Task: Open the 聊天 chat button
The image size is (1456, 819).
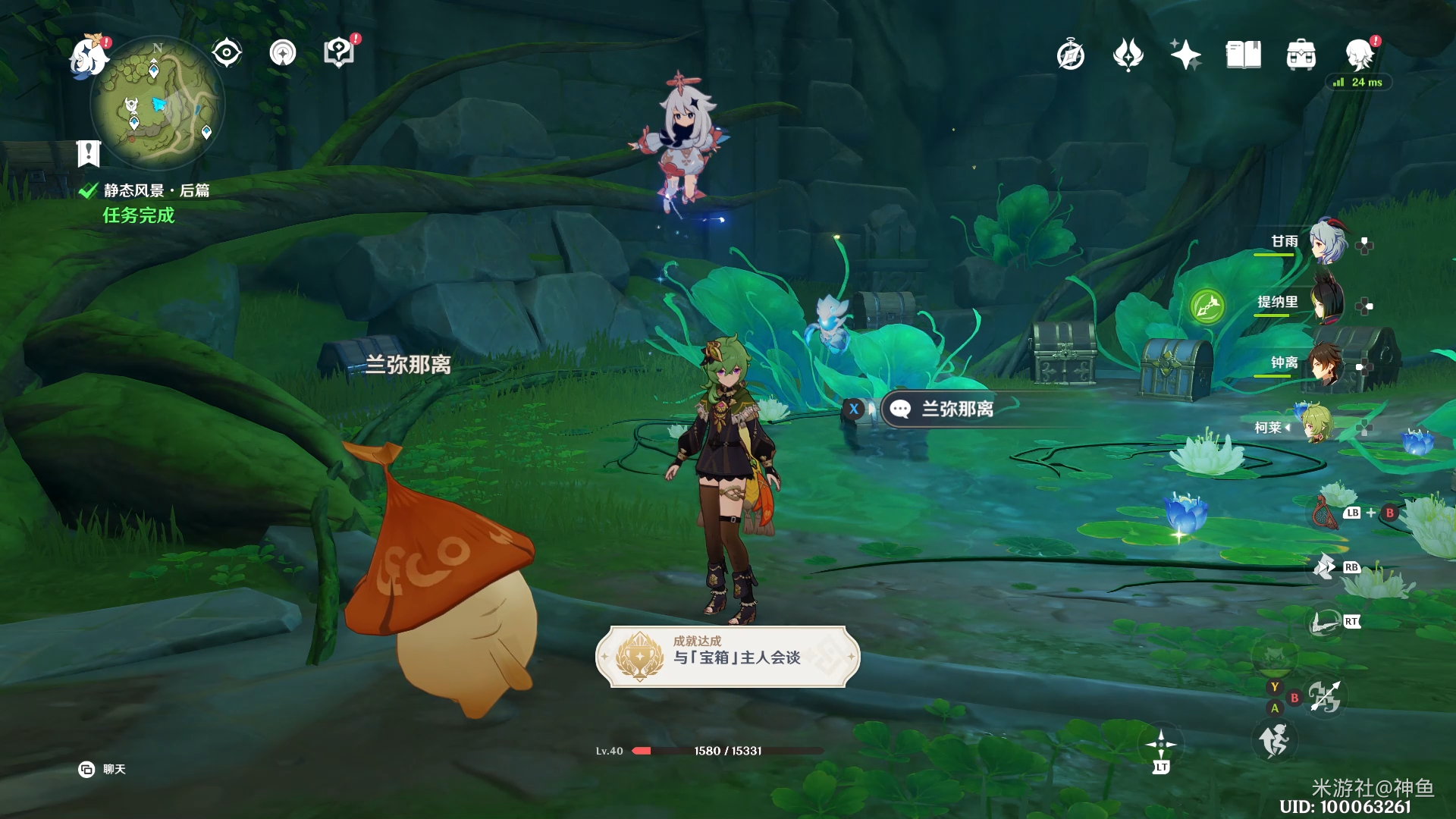Action: point(102,770)
